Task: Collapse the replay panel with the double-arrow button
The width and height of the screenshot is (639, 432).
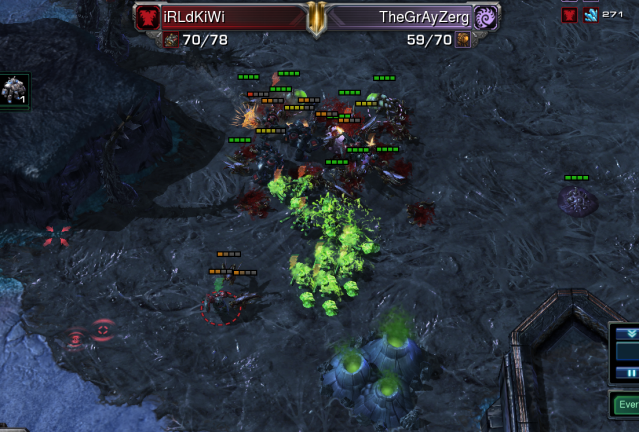Action: (x=632, y=333)
